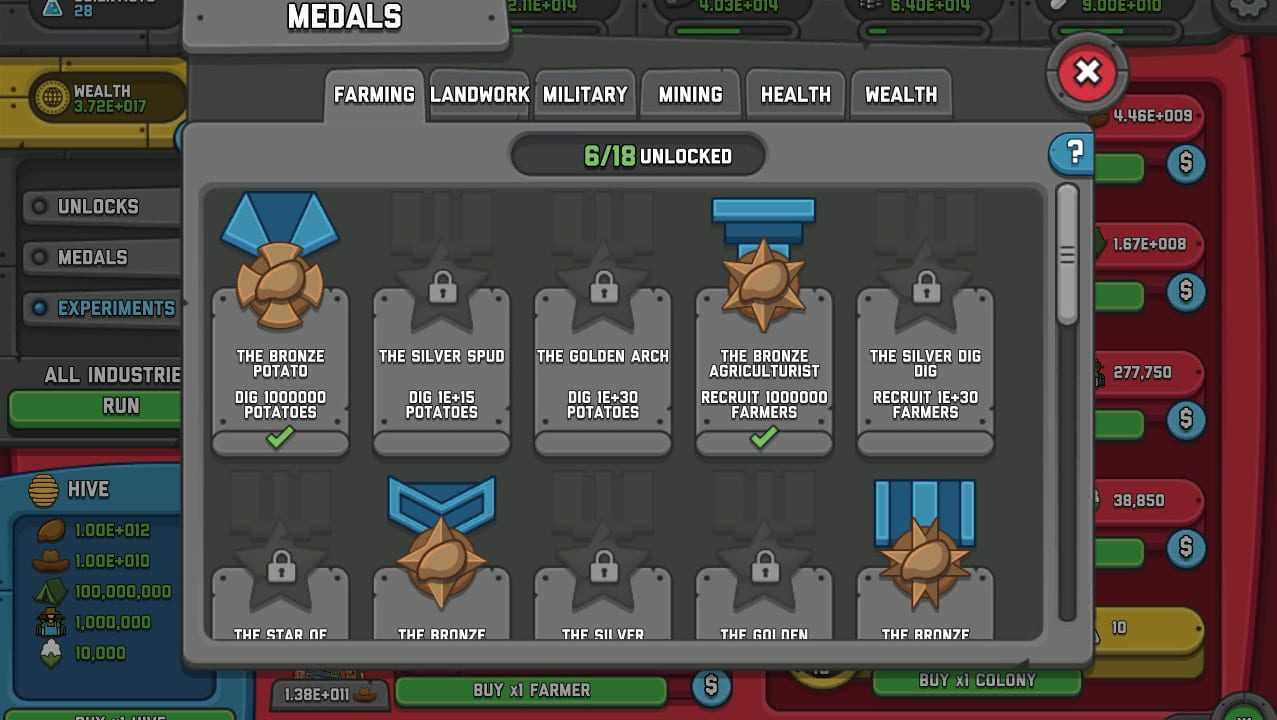Viewport: 1277px width, 720px height.
Task: Select the Mining tab
Action: pyautogui.click(x=690, y=95)
